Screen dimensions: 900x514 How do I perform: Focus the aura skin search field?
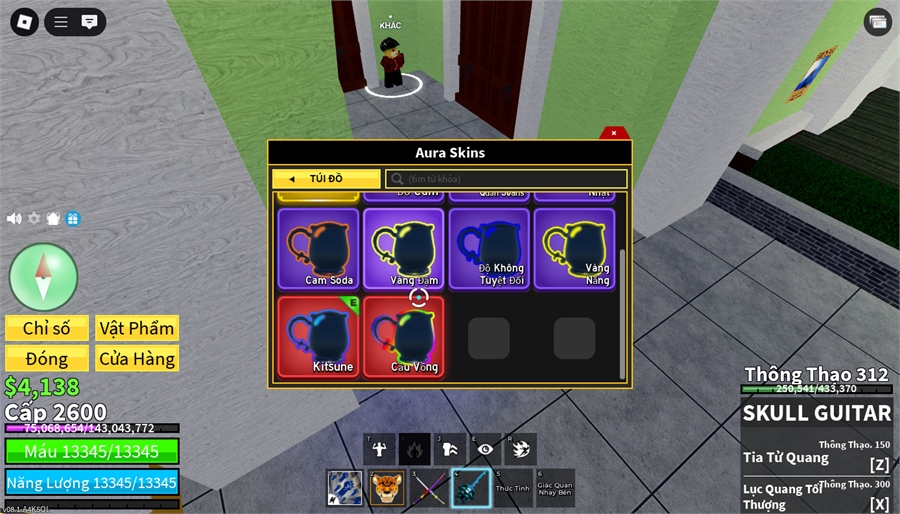tap(507, 179)
